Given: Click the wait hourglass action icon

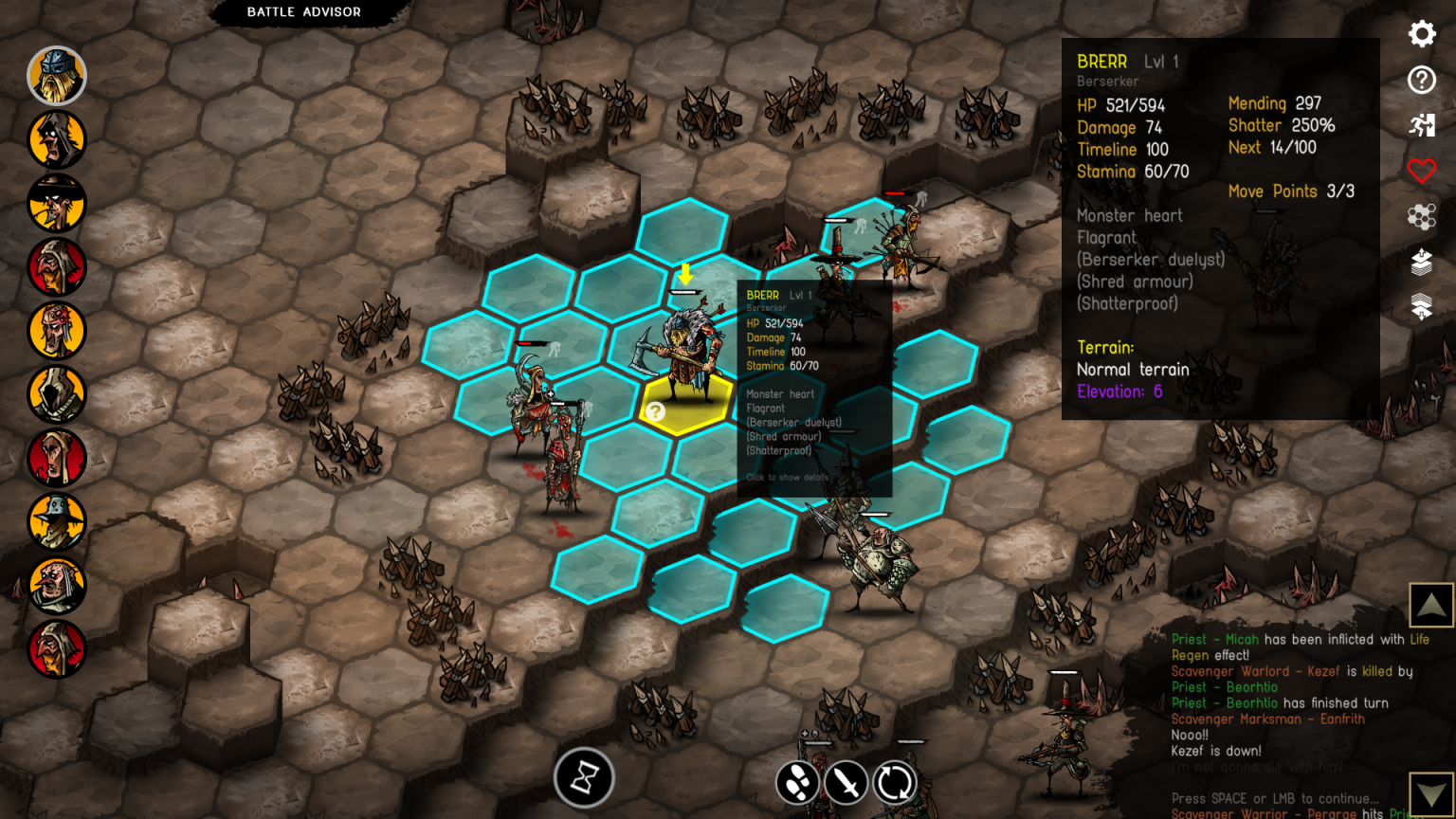Looking at the screenshot, I should 584,779.
